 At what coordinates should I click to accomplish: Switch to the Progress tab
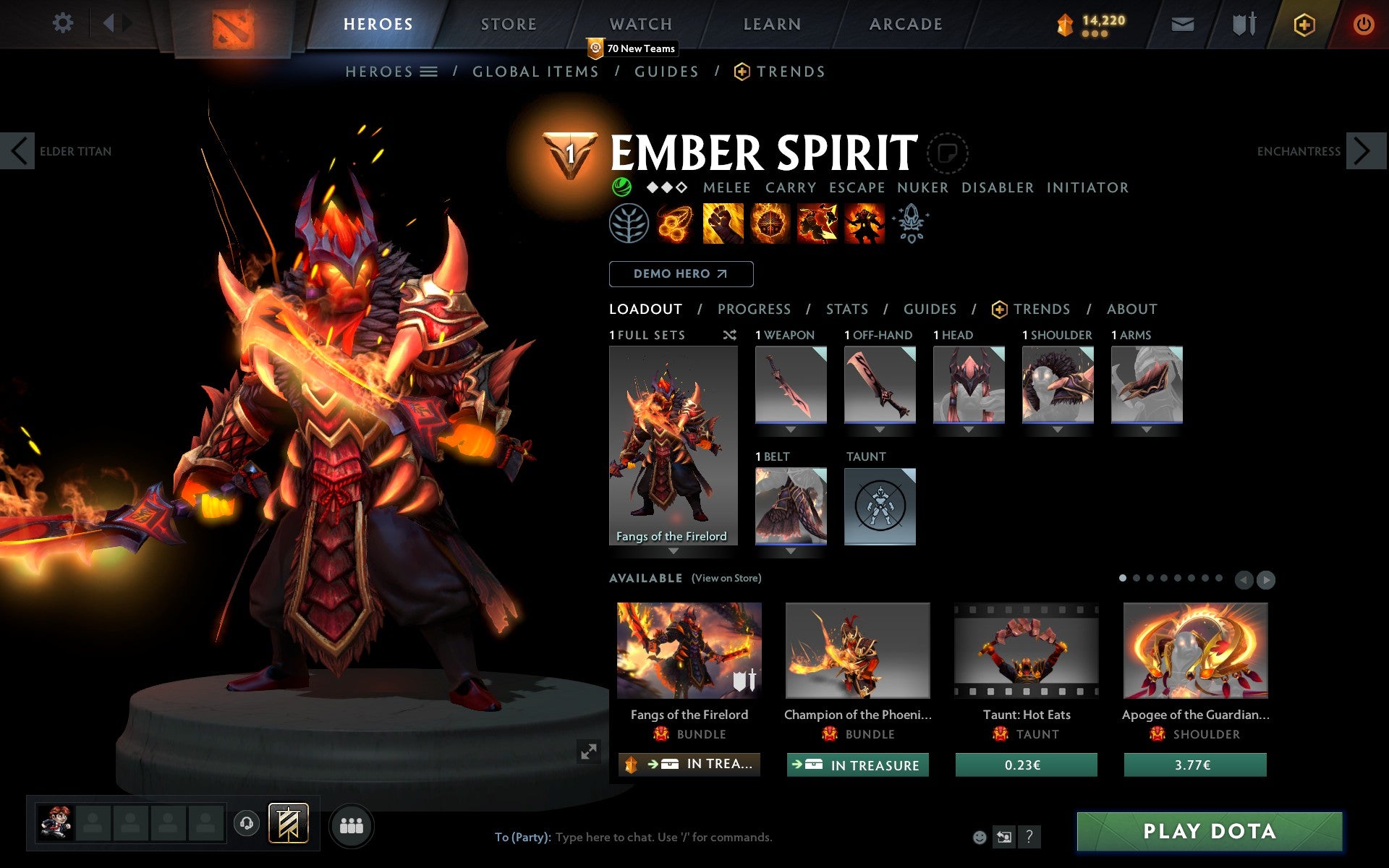(x=754, y=309)
